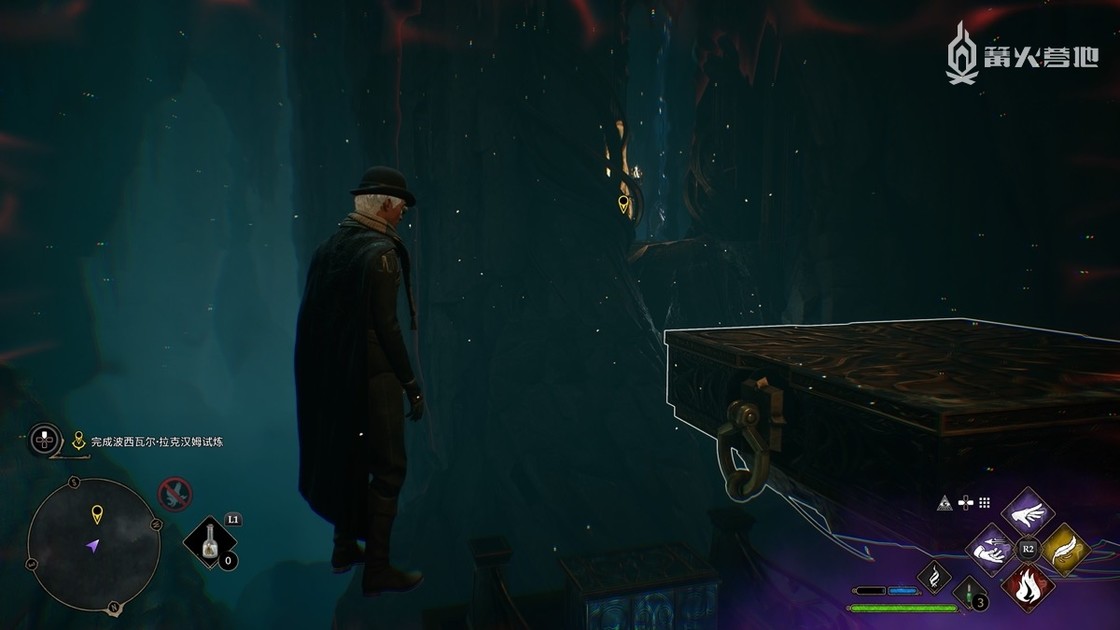
Task: Click the floating yellow objective waypoint marker
Action: [624, 205]
